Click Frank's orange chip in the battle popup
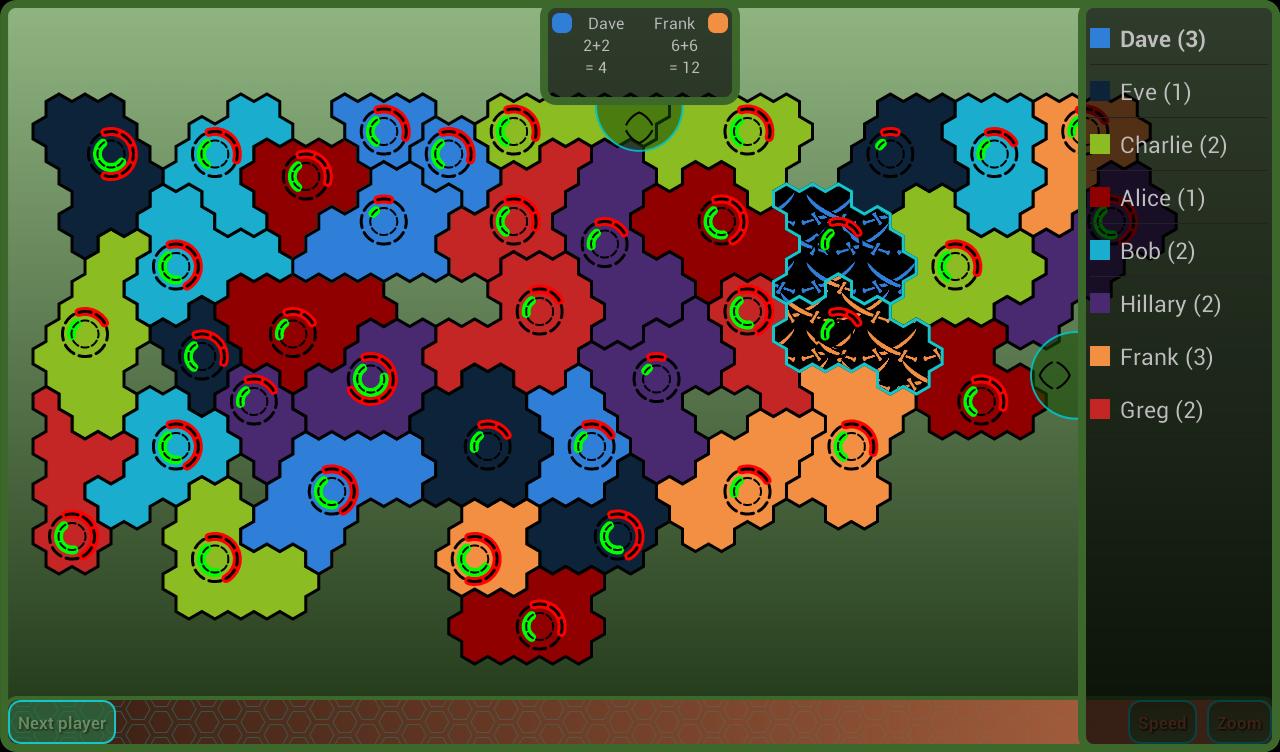Image resolution: width=1280 pixels, height=752 pixels. point(718,22)
